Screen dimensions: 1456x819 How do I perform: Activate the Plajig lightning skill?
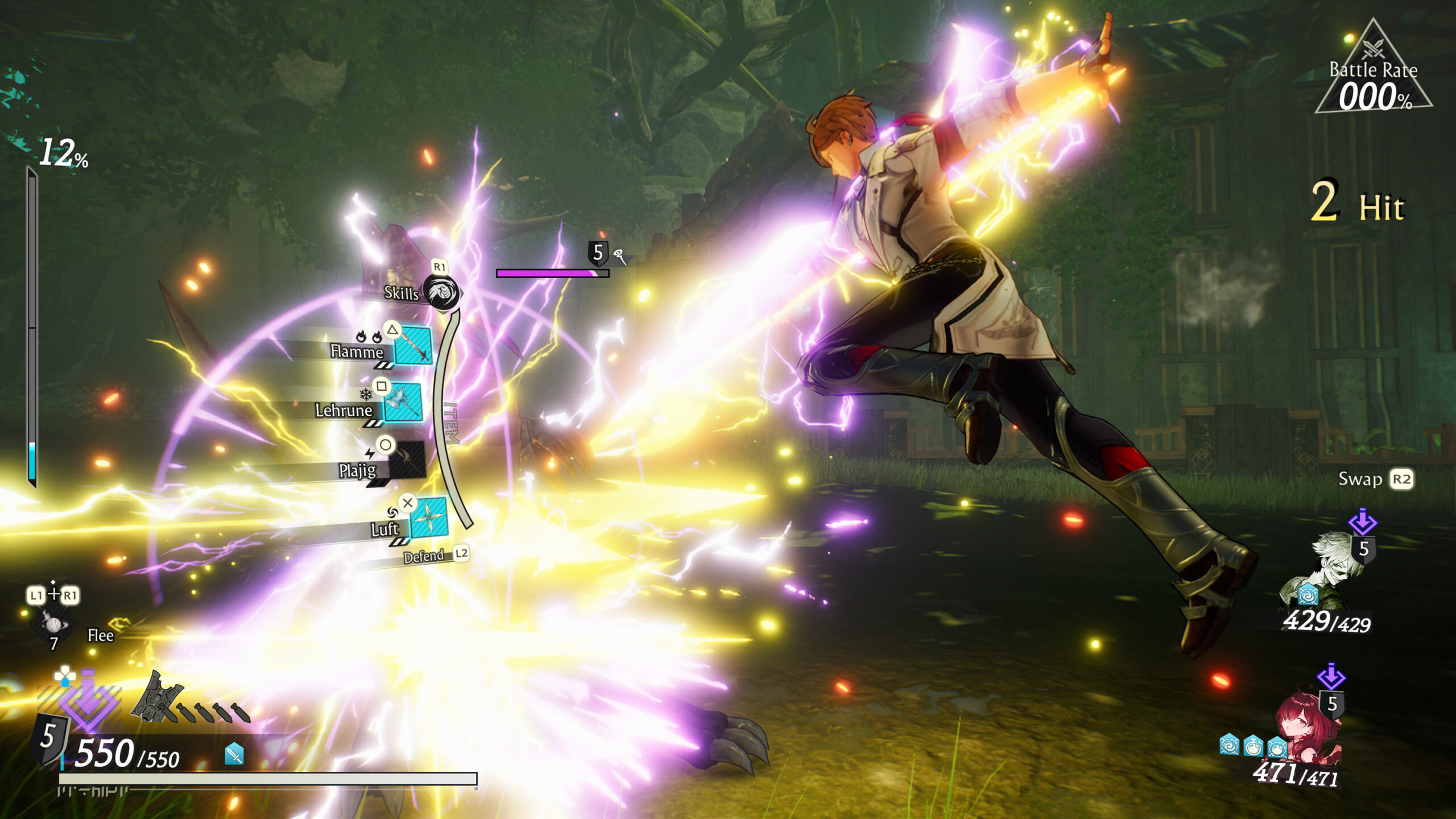tap(406, 461)
